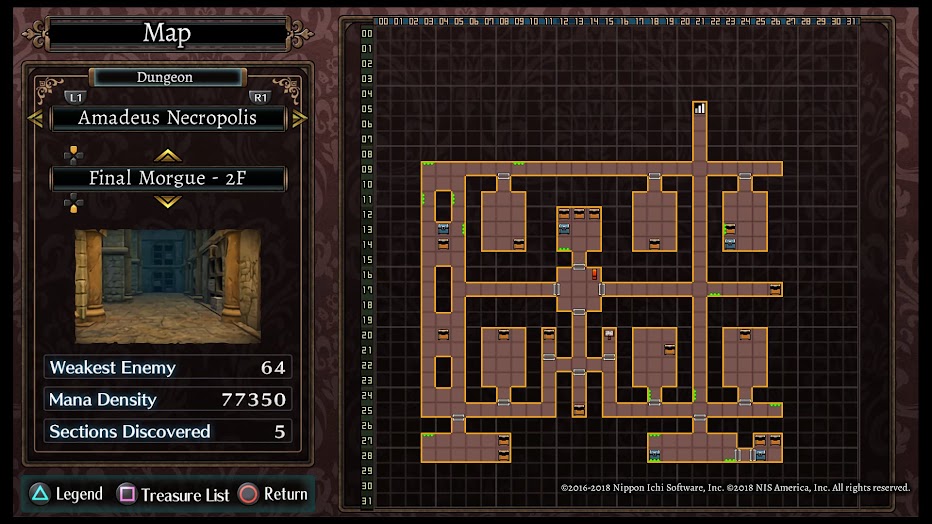Screen dimensions: 932x524
Task: Choose the Amadeus Necropolis dungeon name
Action: click(167, 118)
